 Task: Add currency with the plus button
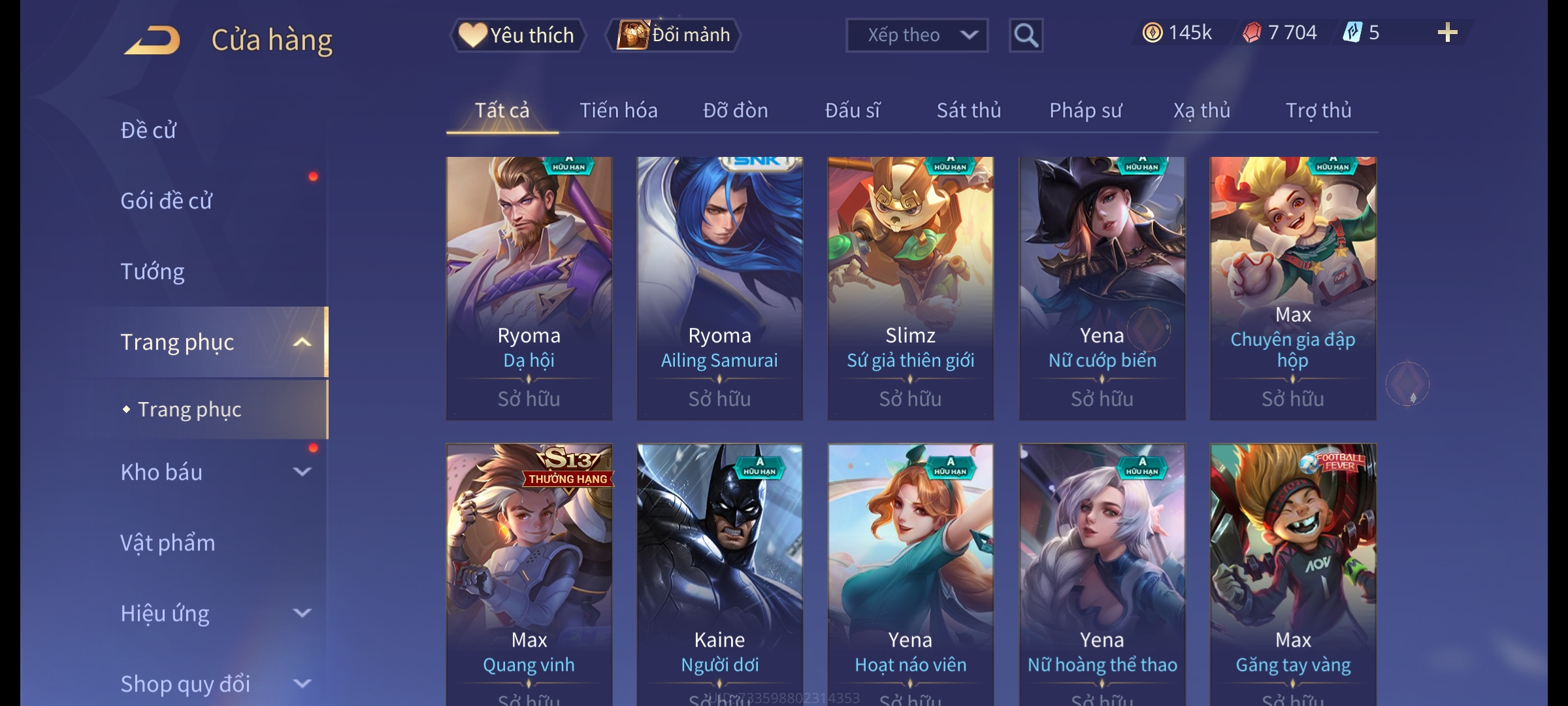(x=1447, y=33)
